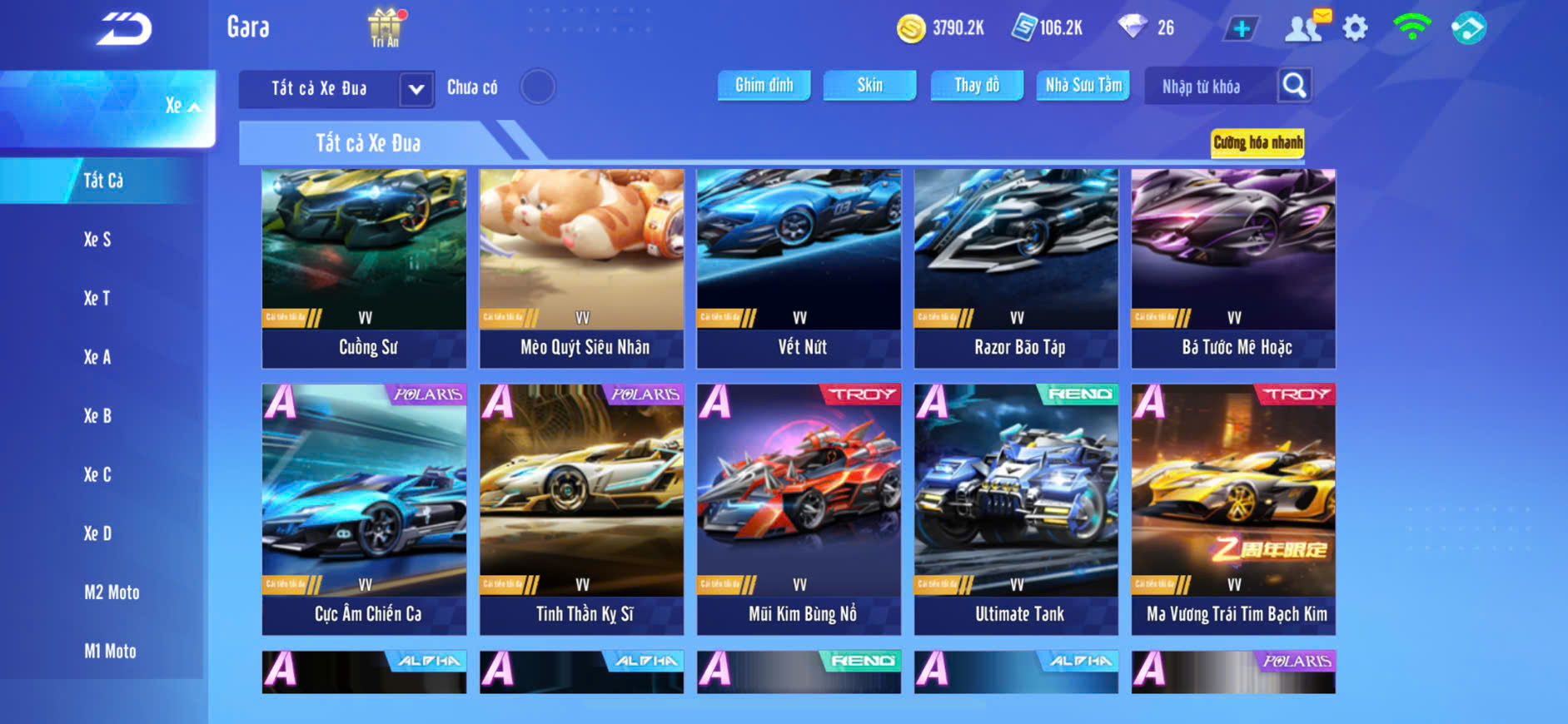Viewport: 1568px width, 724px height.
Task: Open Nhà Sưu Tầm collection
Action: click(x=1083, y=85)
